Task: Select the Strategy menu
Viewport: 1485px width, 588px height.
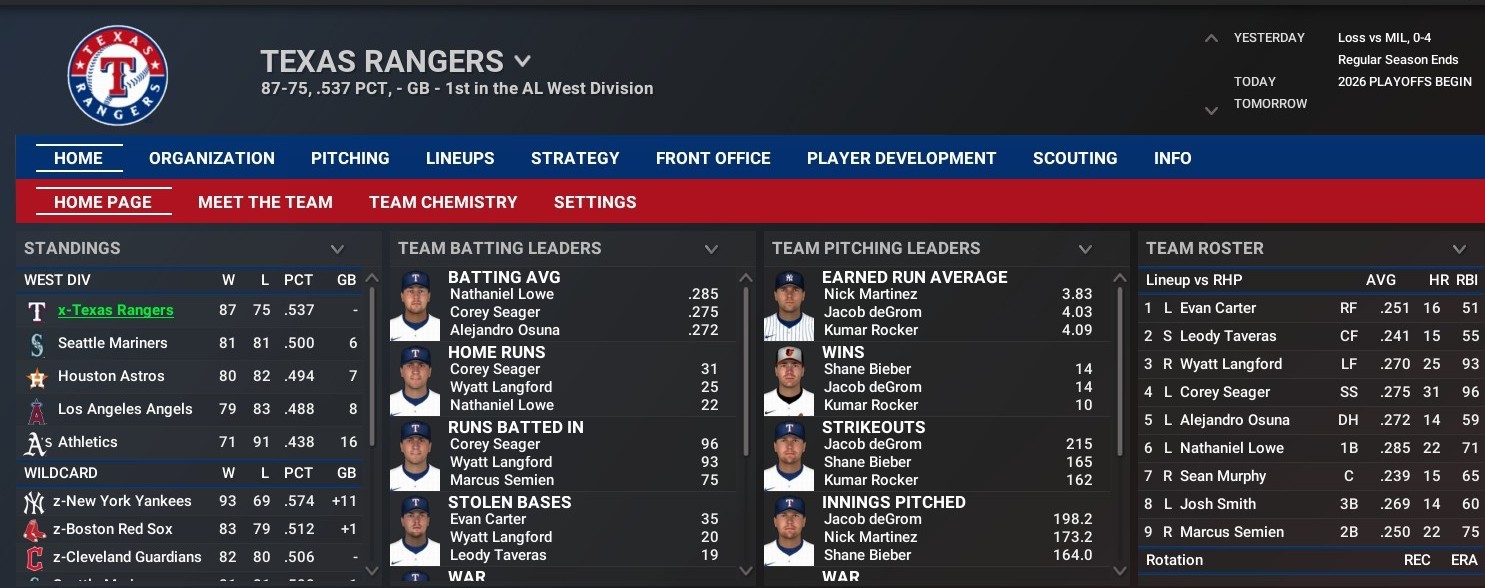Action: (575, 158)
